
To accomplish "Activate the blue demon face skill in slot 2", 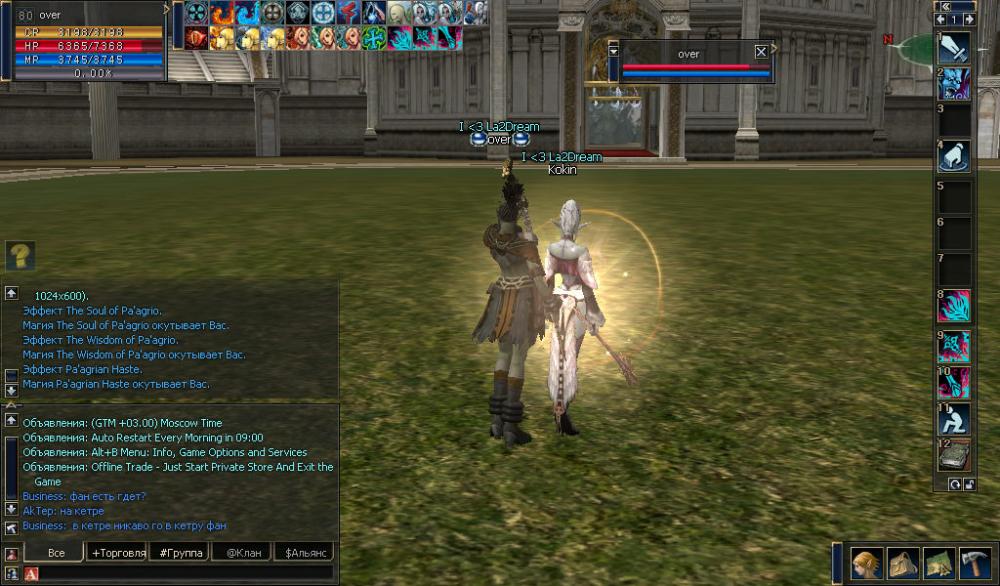I will click(955, 84).
